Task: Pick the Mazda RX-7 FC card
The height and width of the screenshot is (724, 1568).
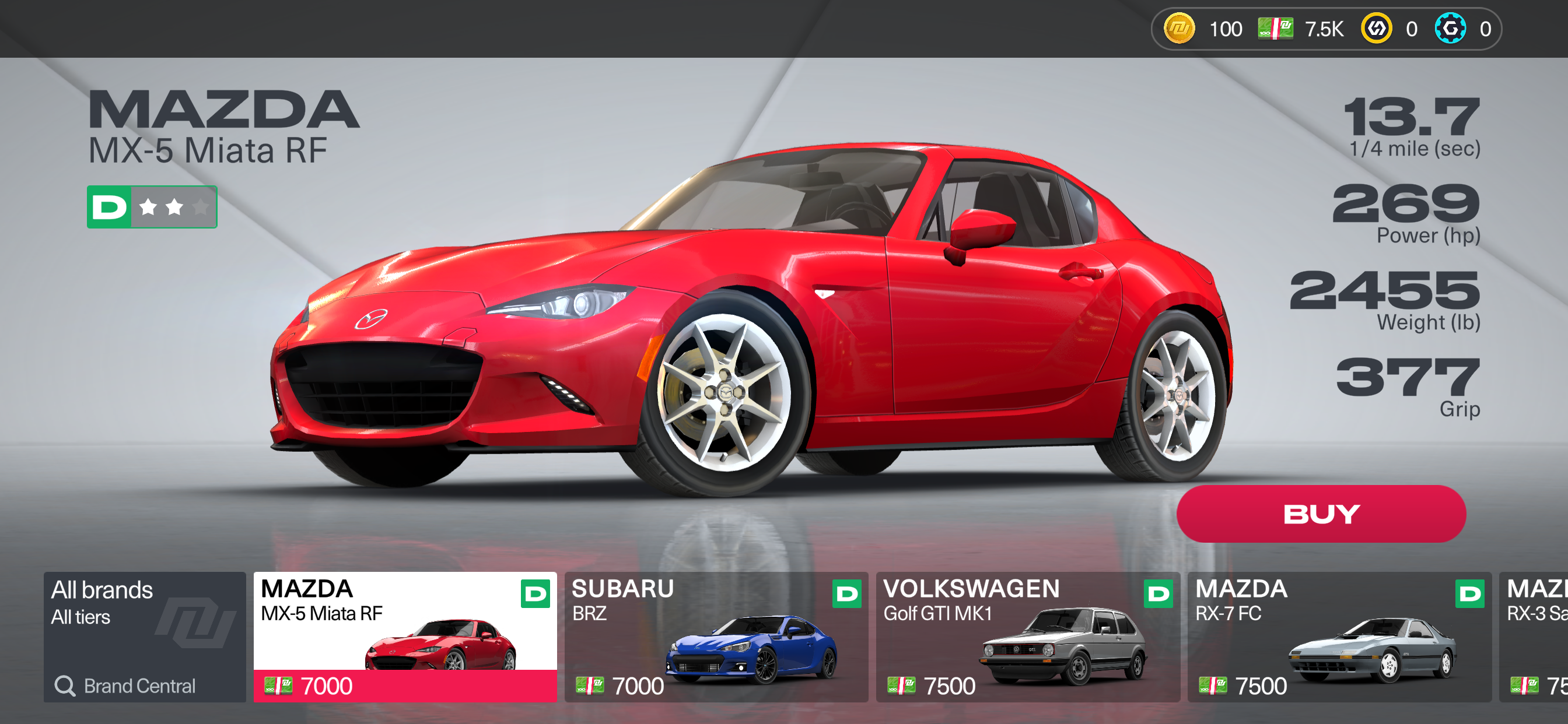Action: pos(1339,637)
